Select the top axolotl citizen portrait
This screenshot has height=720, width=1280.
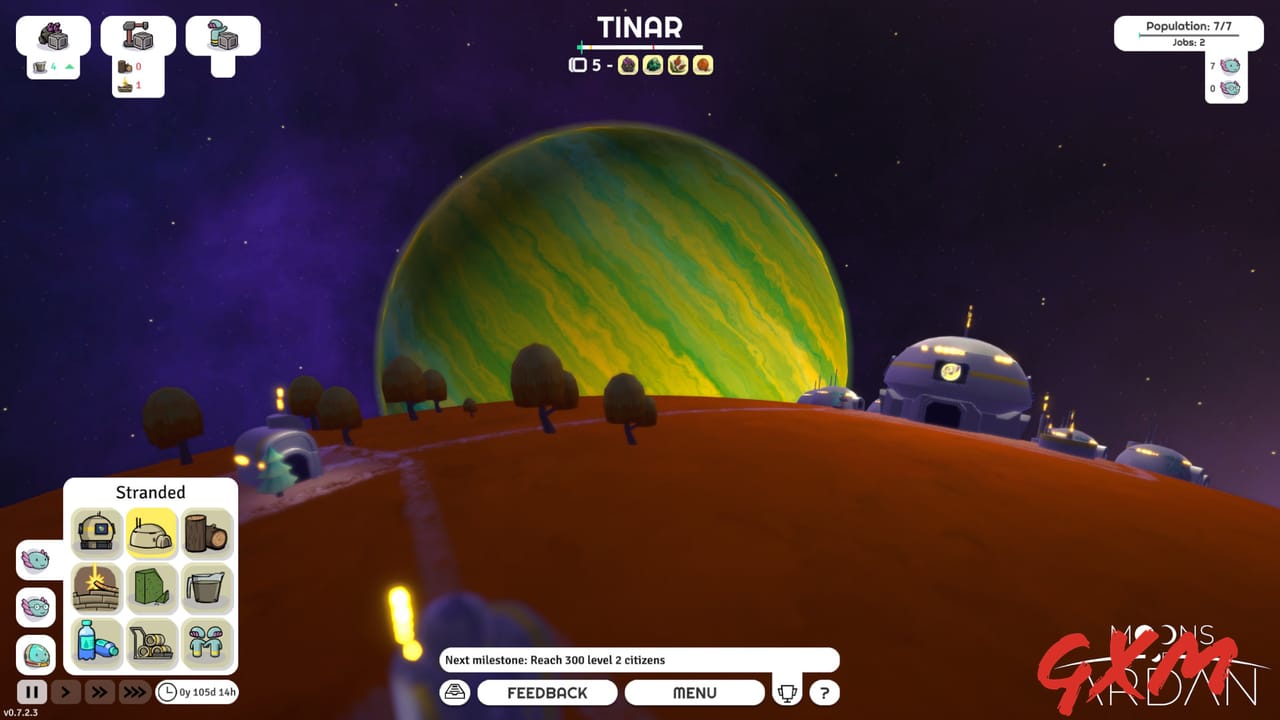point(35,561)
